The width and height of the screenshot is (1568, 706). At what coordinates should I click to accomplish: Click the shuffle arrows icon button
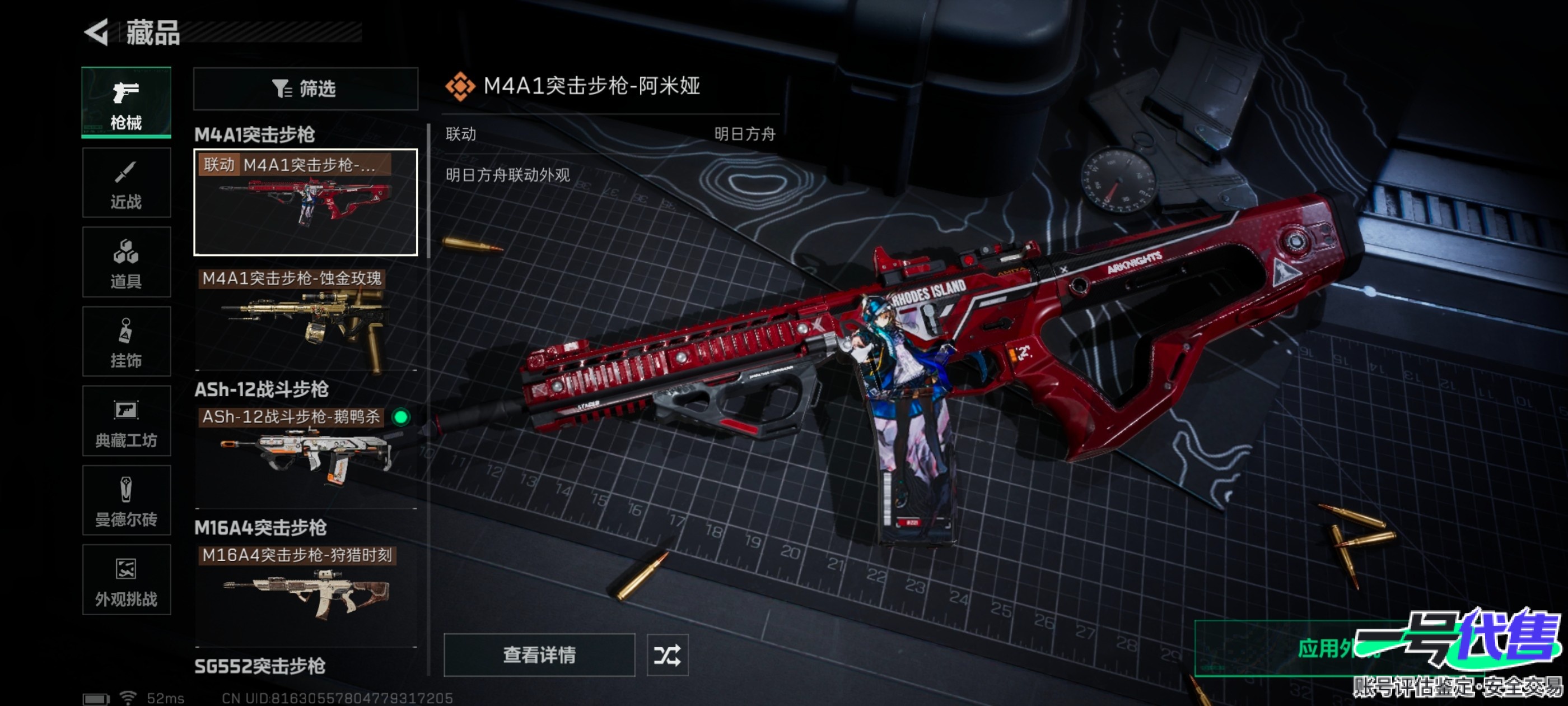667,655
